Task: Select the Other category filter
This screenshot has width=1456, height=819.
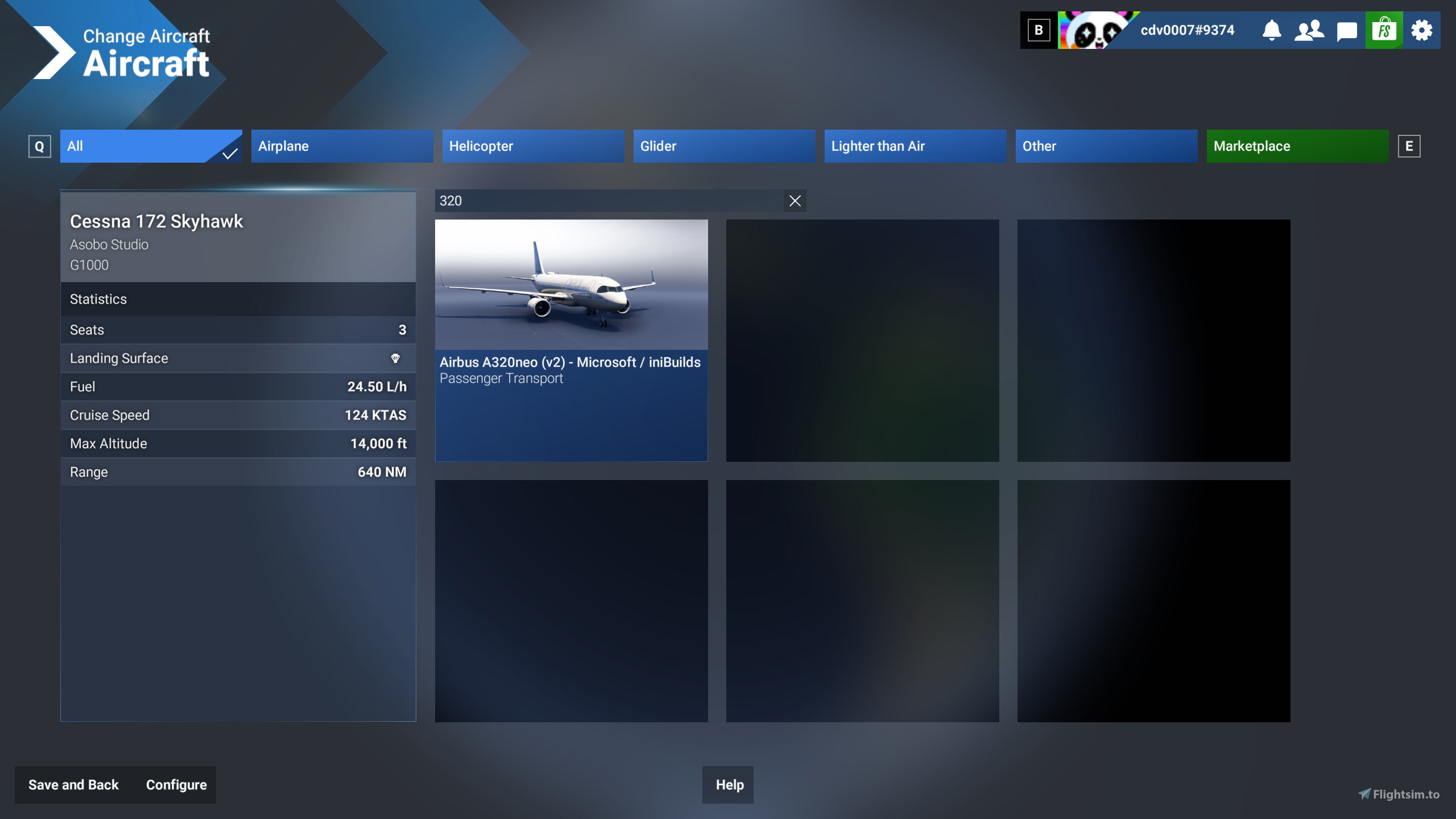Action: tap(1106, 146)
